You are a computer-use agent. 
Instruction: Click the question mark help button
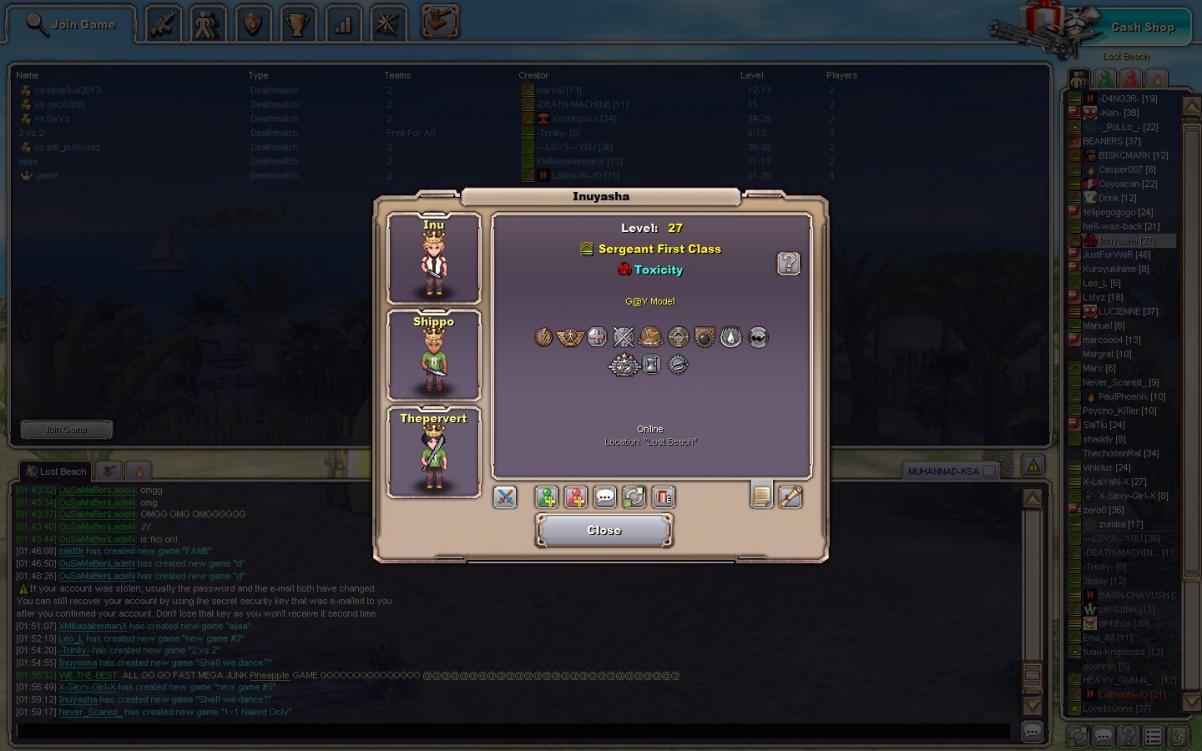788,263
